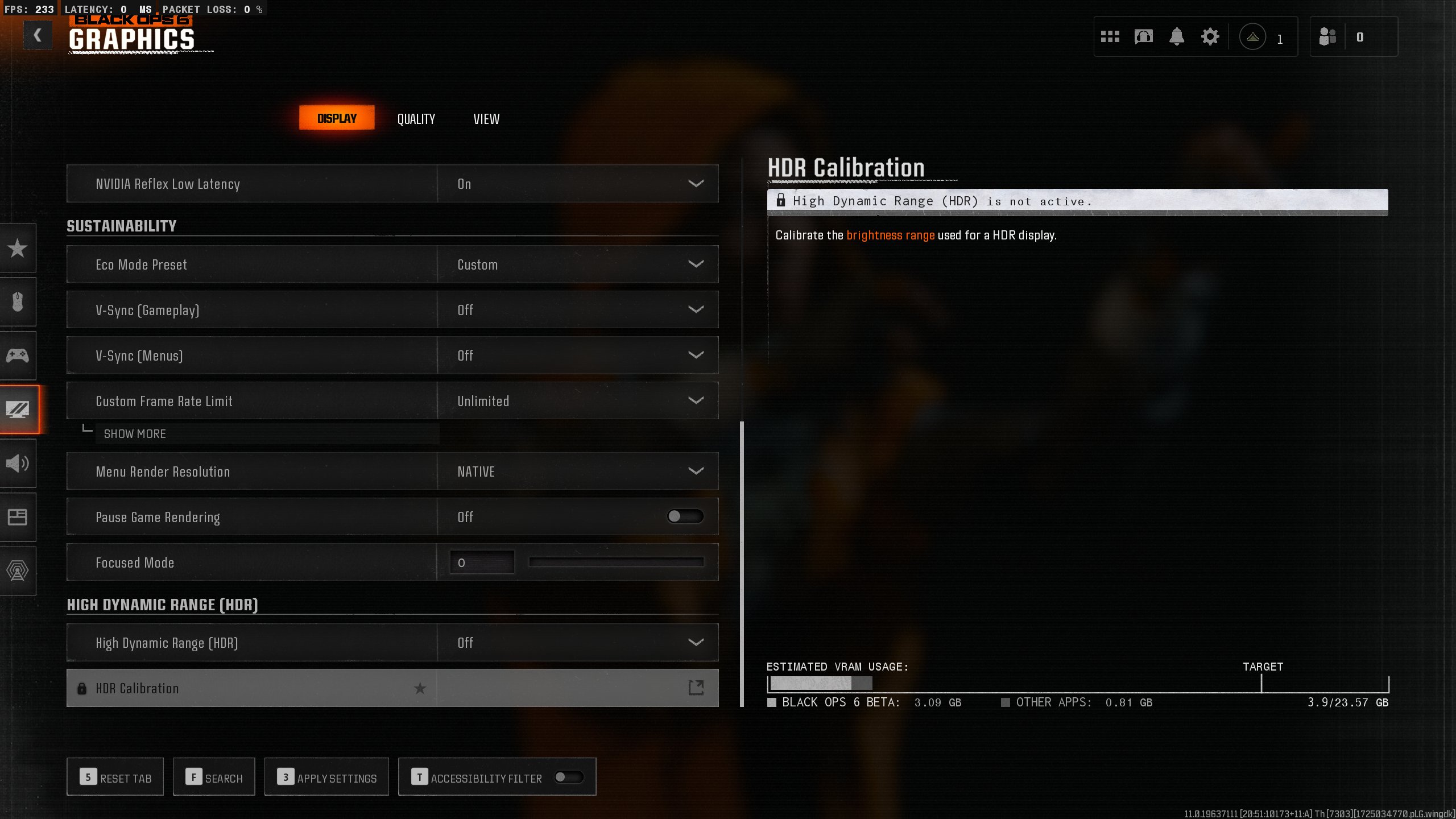
Task: Switch to the View tab
Action: pos(486,118)
